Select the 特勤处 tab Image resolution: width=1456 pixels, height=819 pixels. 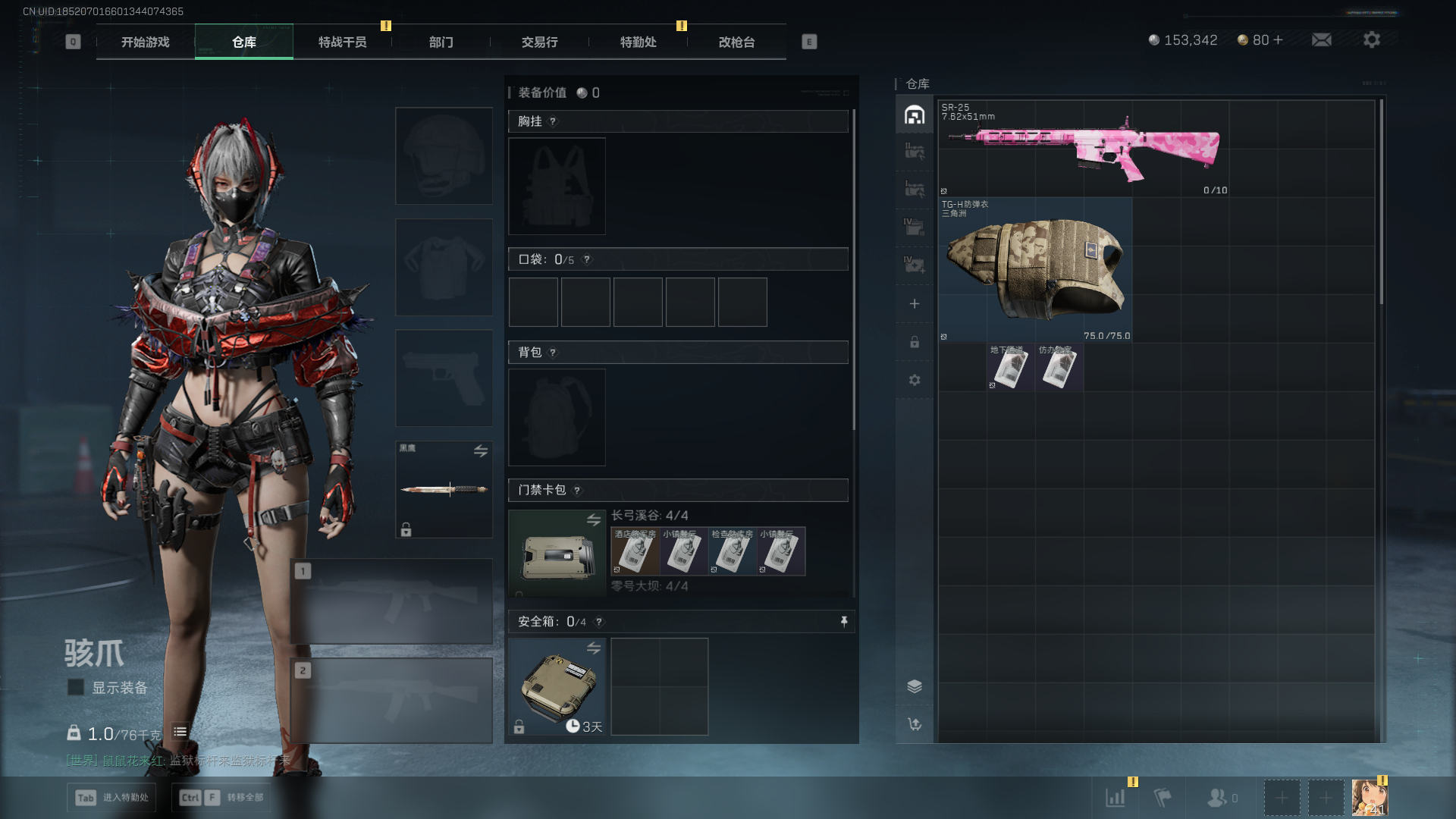(x=638, y=42)
